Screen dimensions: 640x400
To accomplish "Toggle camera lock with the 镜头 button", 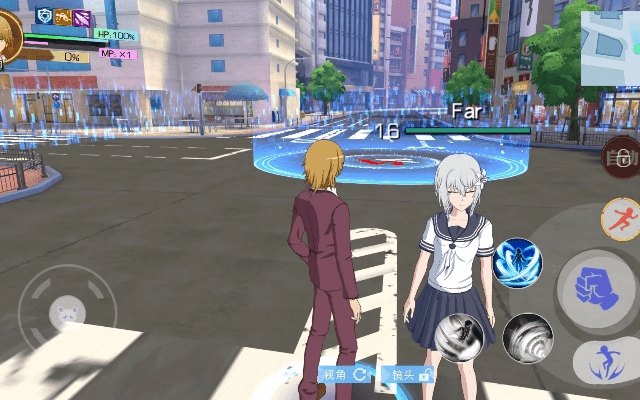I will pyautogui.click(x=411, y=375).
